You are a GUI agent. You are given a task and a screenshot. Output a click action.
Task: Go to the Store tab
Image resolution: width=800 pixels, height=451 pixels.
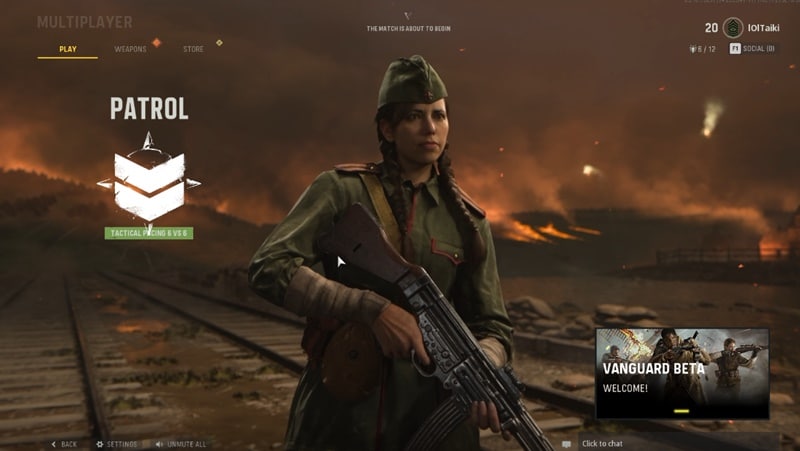pyautogui.click(x=193, y=49)
